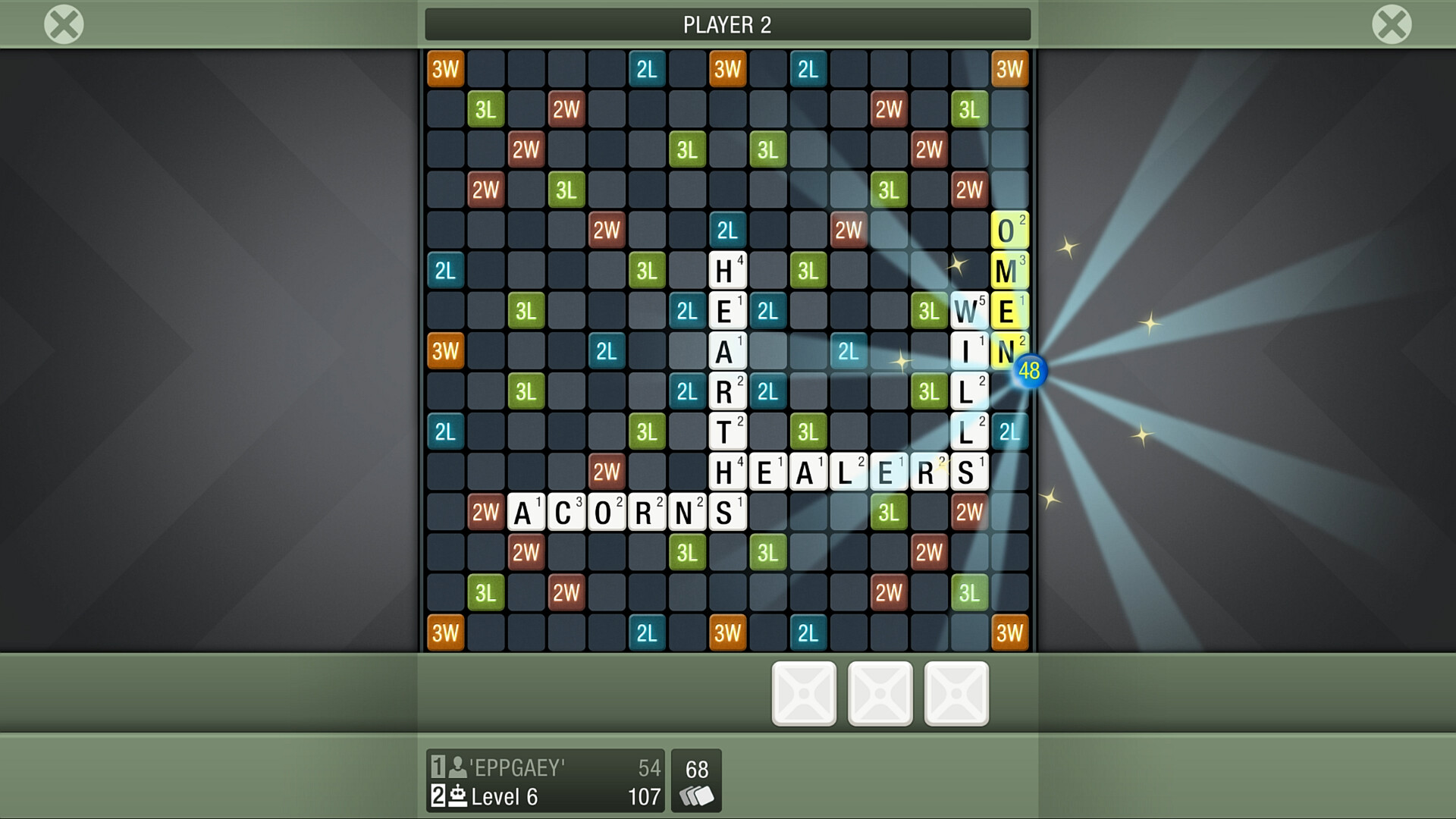Click the word HEALERS on the board
The width and height of the screenshot is (1456, 819).
[848, 470]
